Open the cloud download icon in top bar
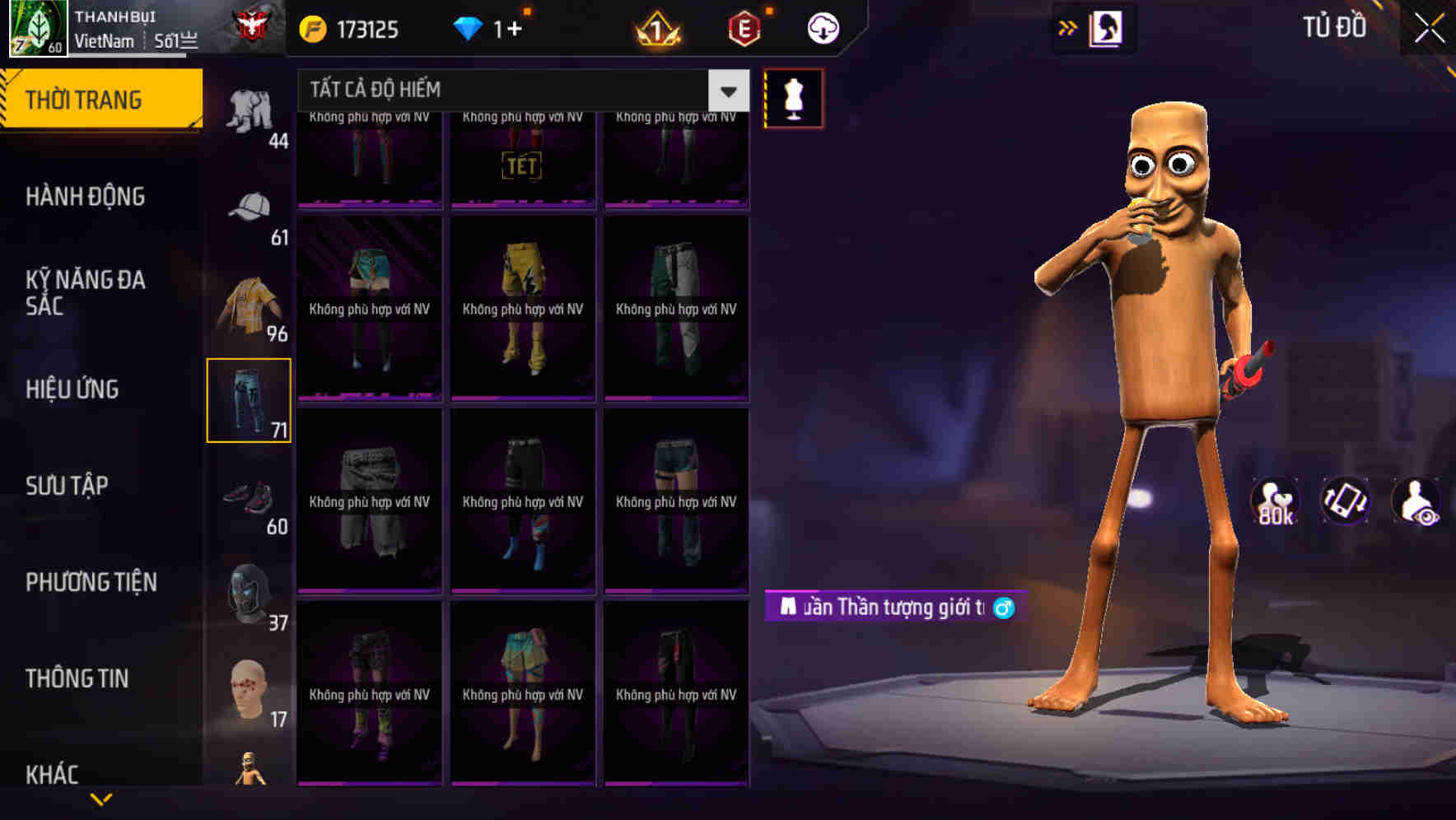The image size is (1456, 820). 821,27
